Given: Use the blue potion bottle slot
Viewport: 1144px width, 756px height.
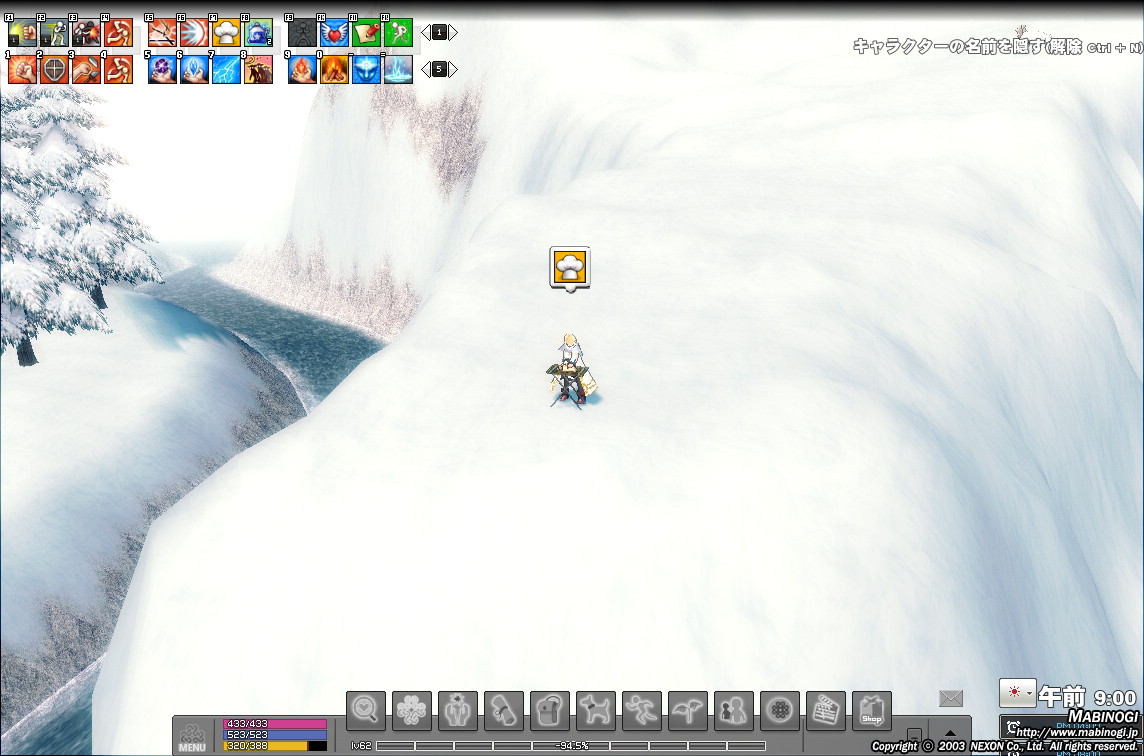Looking at the screenshot, I should [x=258, y=33].
